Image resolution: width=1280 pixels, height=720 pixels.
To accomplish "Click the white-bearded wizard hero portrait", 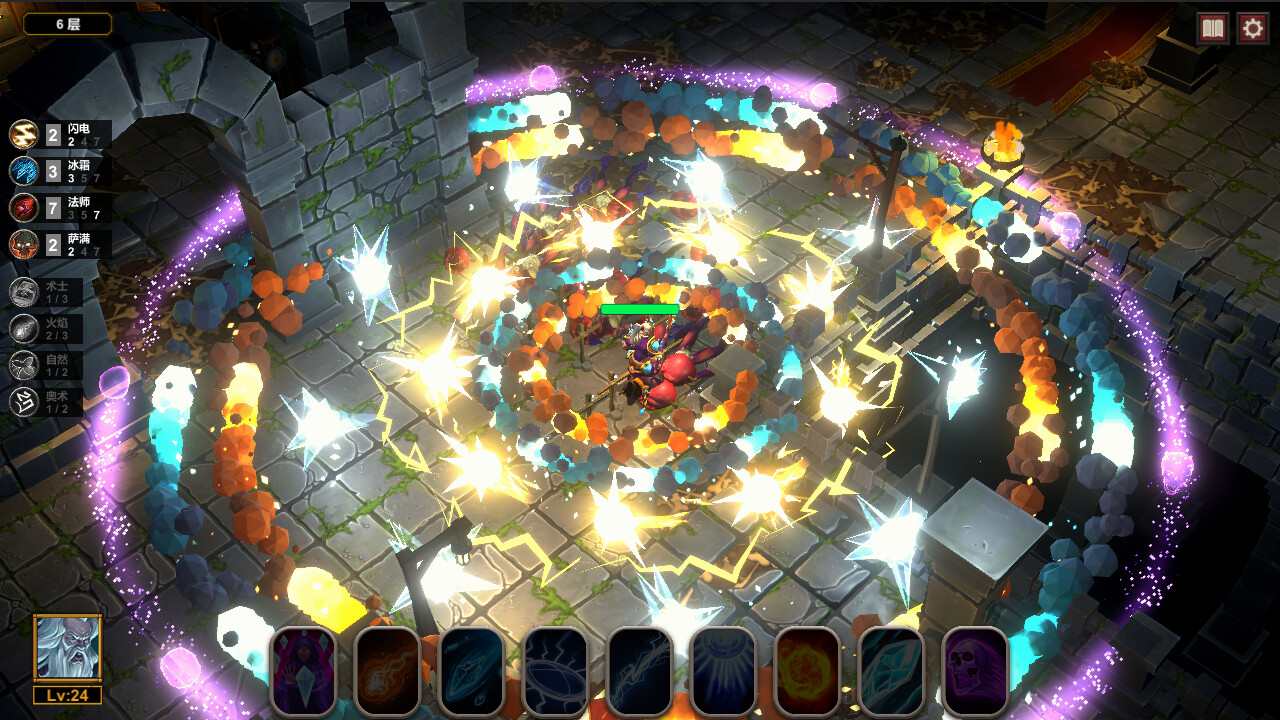I will coord(67,648).
